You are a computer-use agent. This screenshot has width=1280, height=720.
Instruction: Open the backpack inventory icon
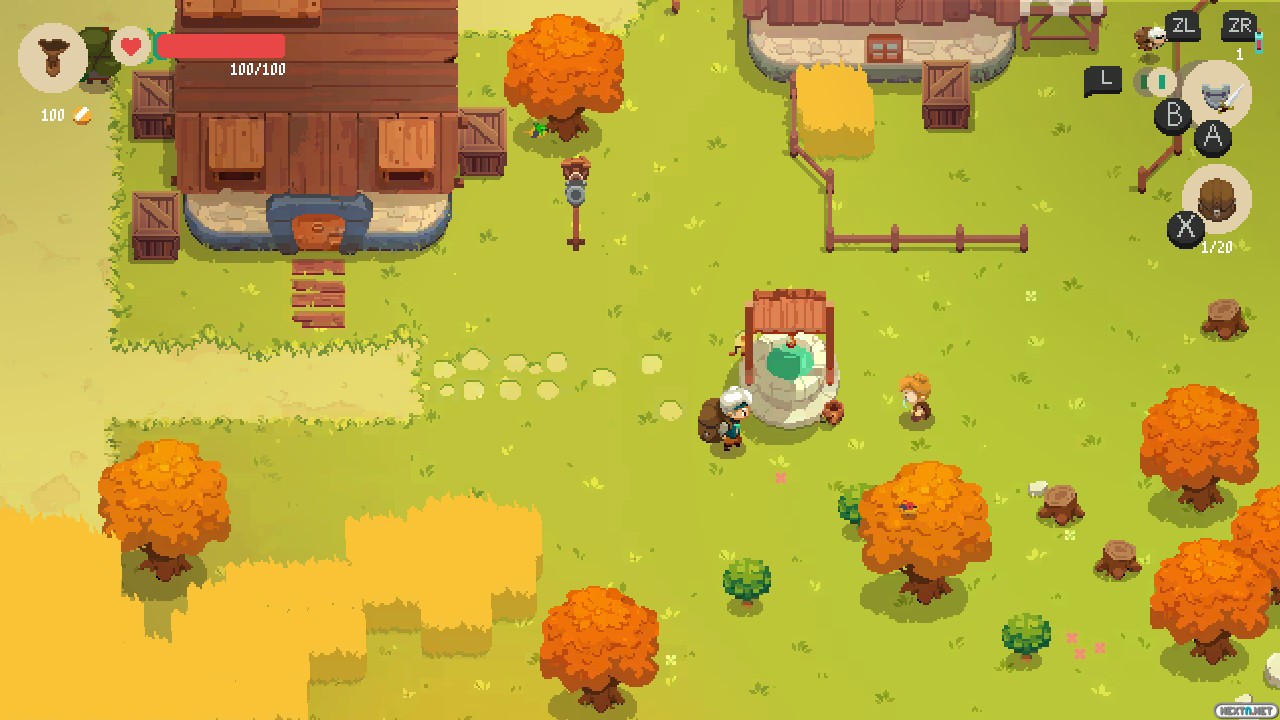(1216, 200)
